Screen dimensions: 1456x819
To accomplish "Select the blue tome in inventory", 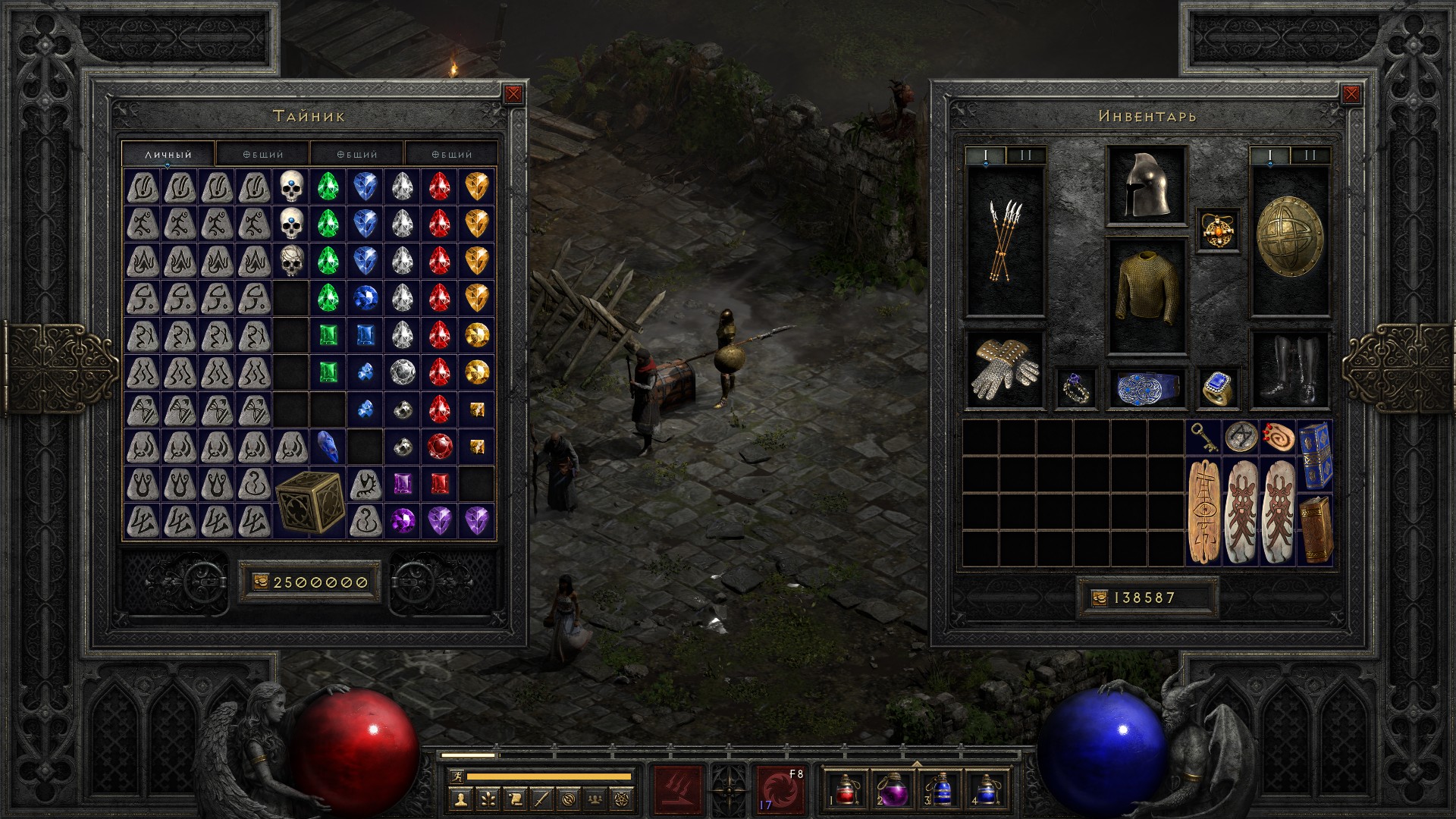I will [1316, 456].
